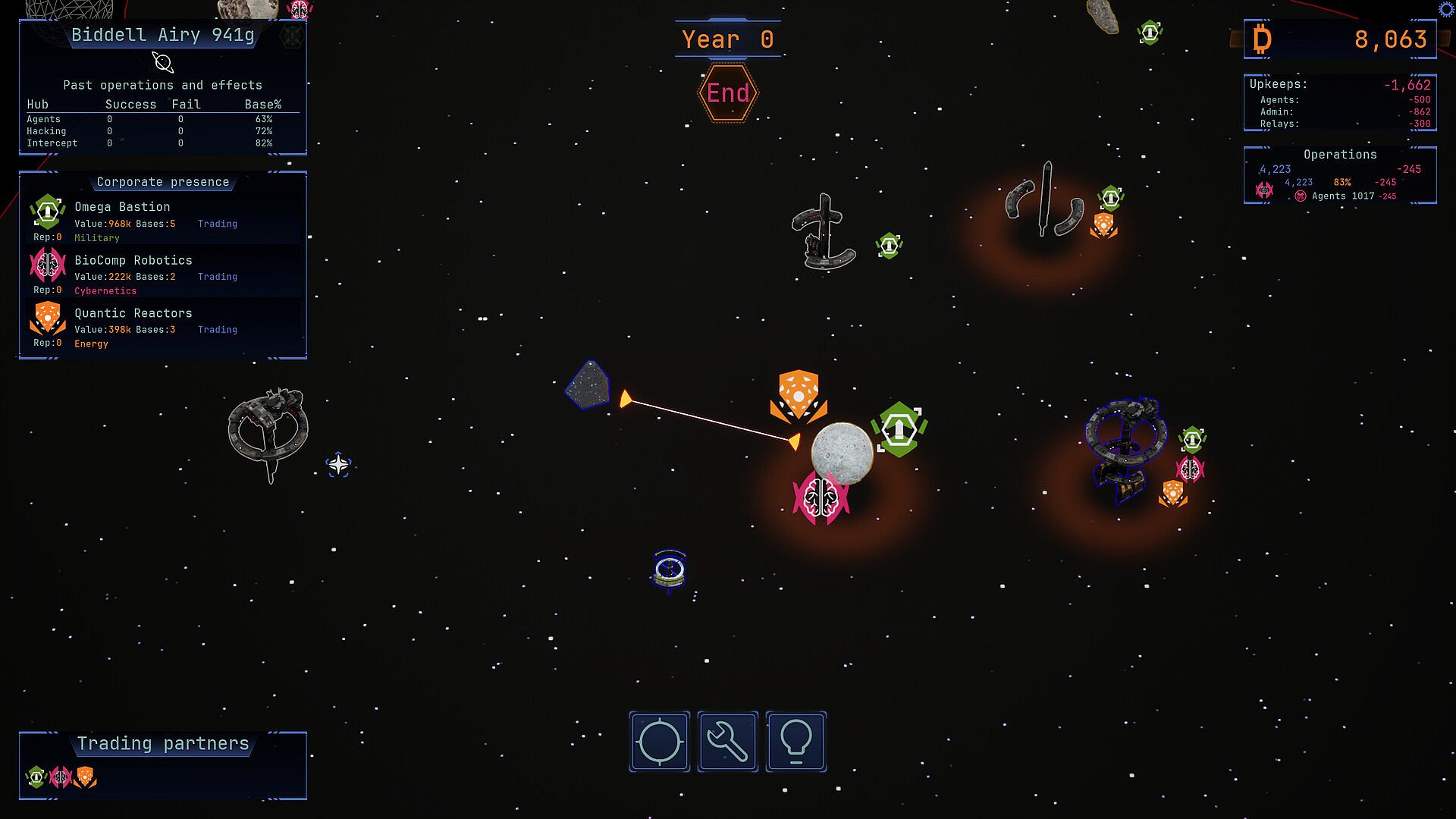Click the orange Quantic Reactors trading partner icon

pos(85,777)
